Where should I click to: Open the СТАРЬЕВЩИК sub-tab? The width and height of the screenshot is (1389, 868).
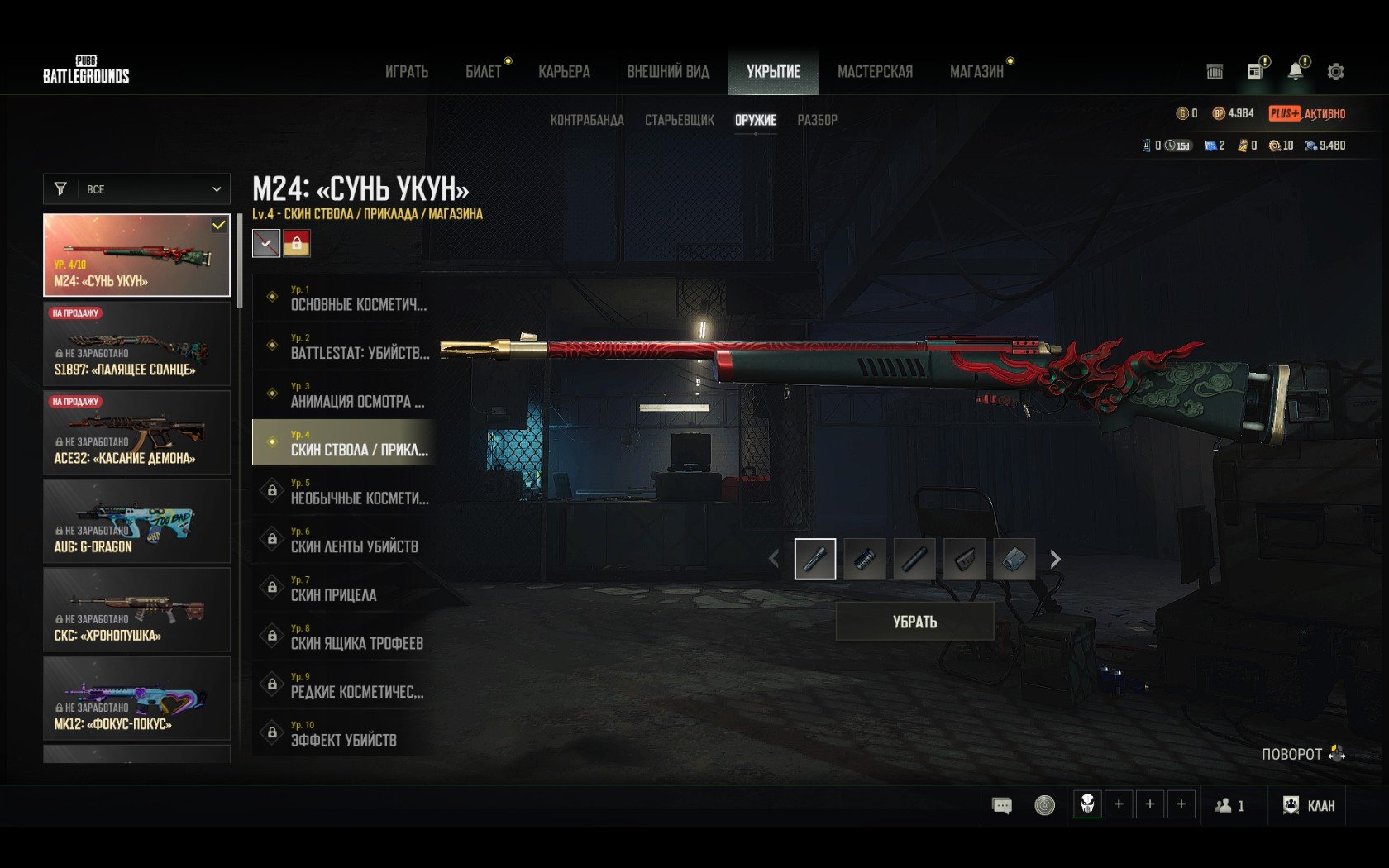pos(679,120)
